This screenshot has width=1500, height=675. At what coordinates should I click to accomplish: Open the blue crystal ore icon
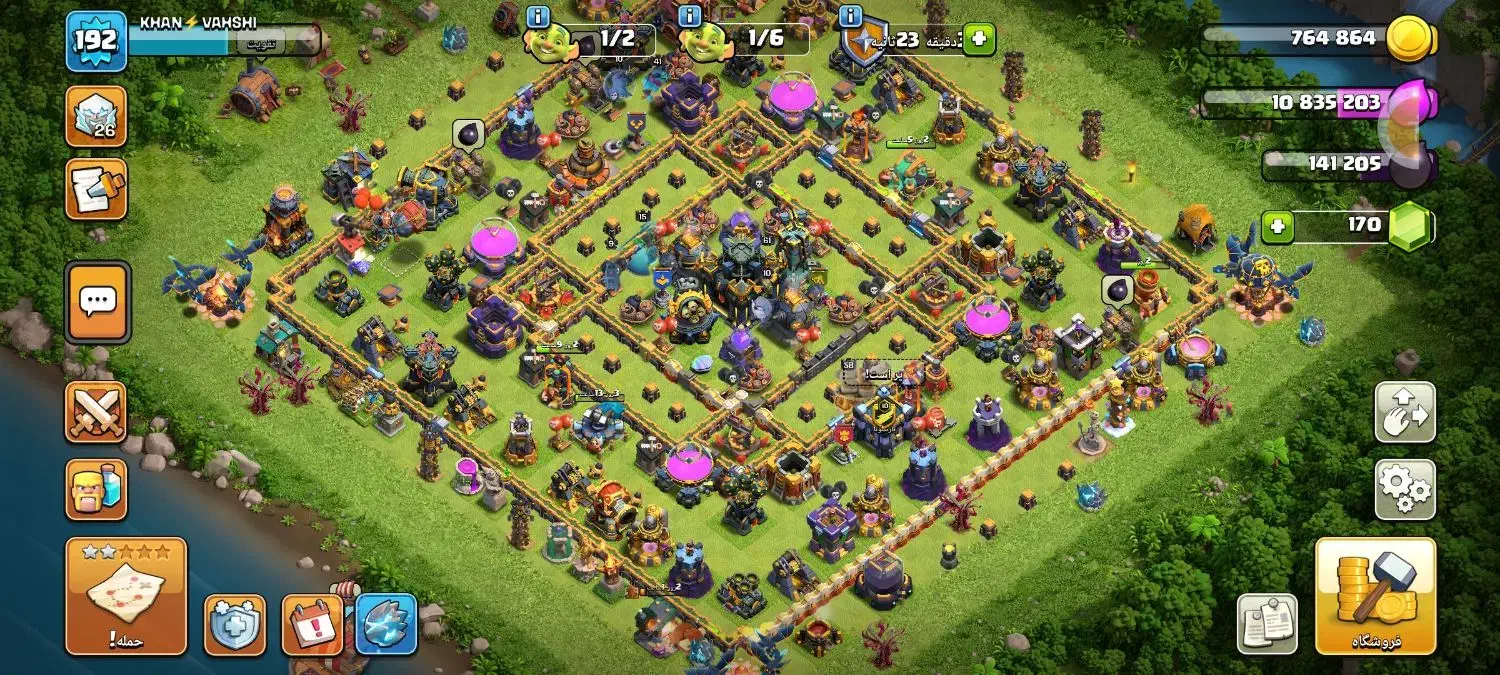click(386, 625)
